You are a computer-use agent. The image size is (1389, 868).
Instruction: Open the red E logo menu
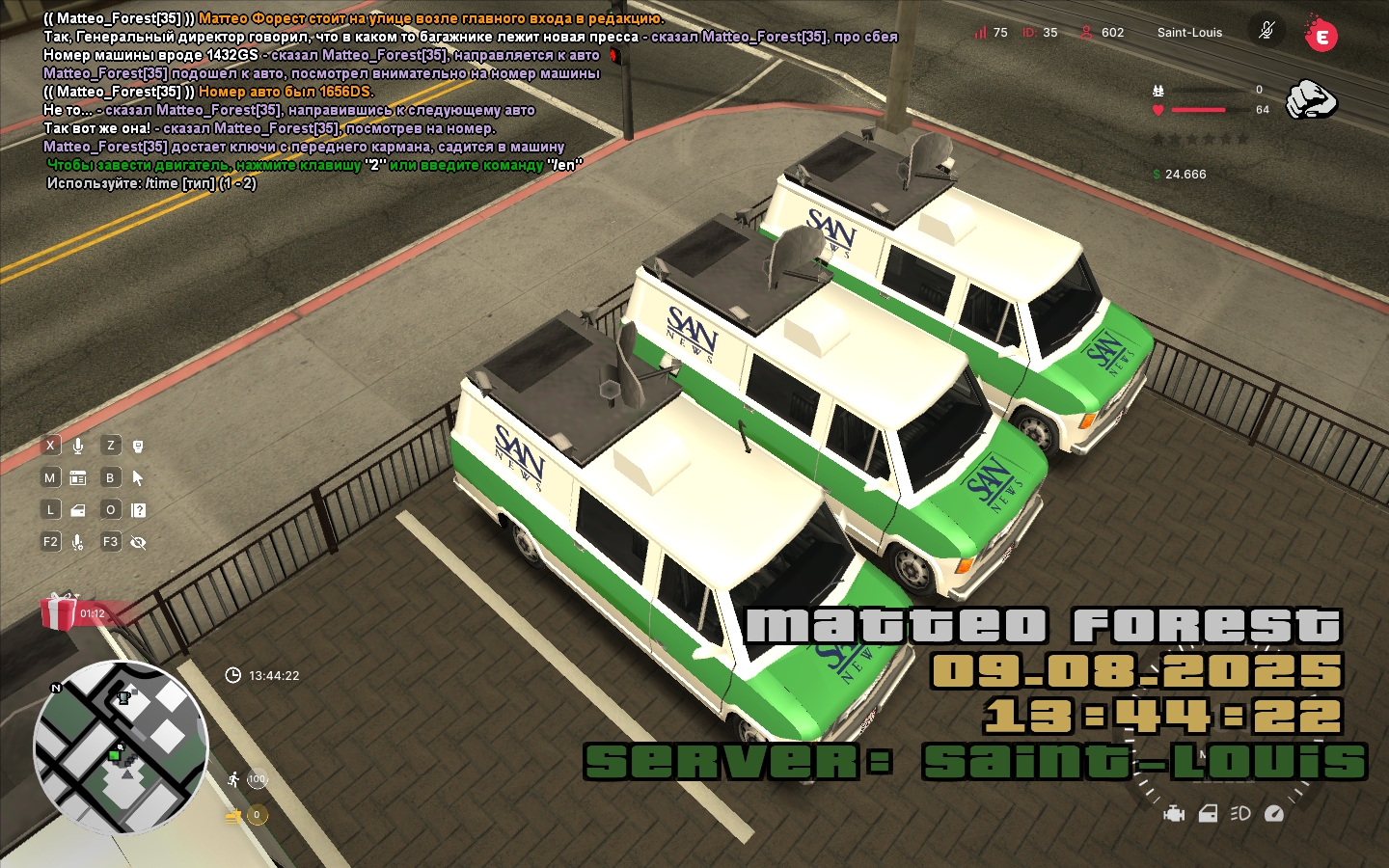(1321, 36)
